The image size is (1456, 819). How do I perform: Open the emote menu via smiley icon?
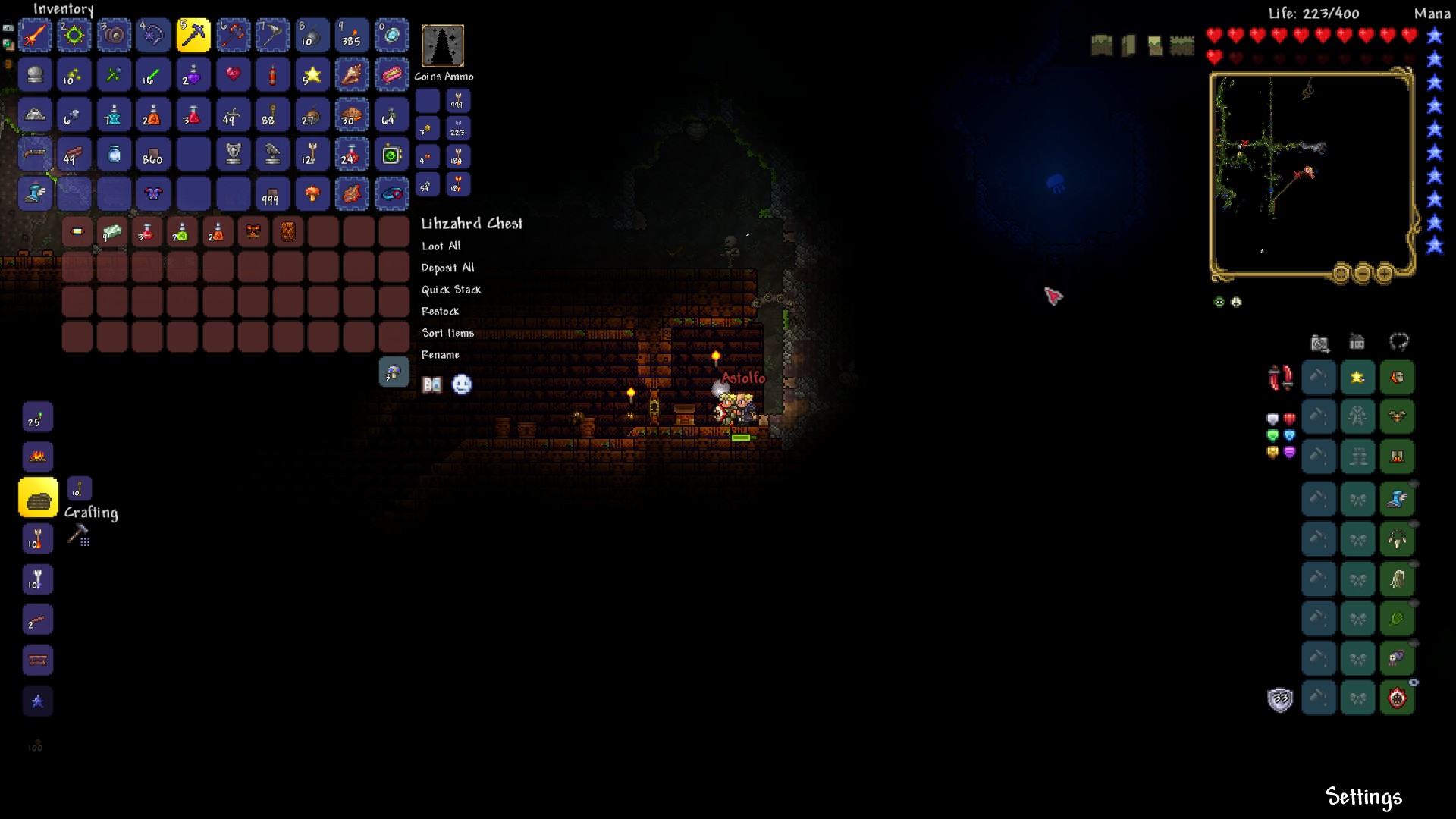pyautogui.click(x=462, y=384)
